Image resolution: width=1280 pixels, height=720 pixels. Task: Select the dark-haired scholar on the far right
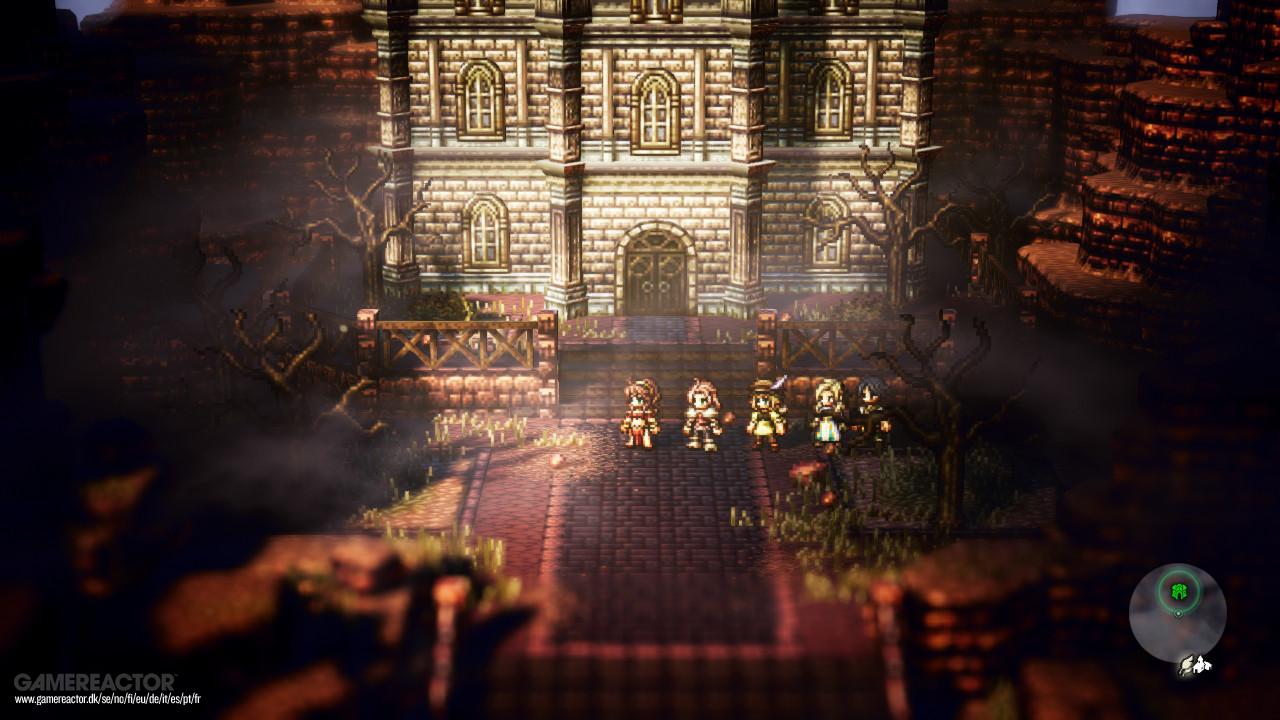(x=868, y=408)
